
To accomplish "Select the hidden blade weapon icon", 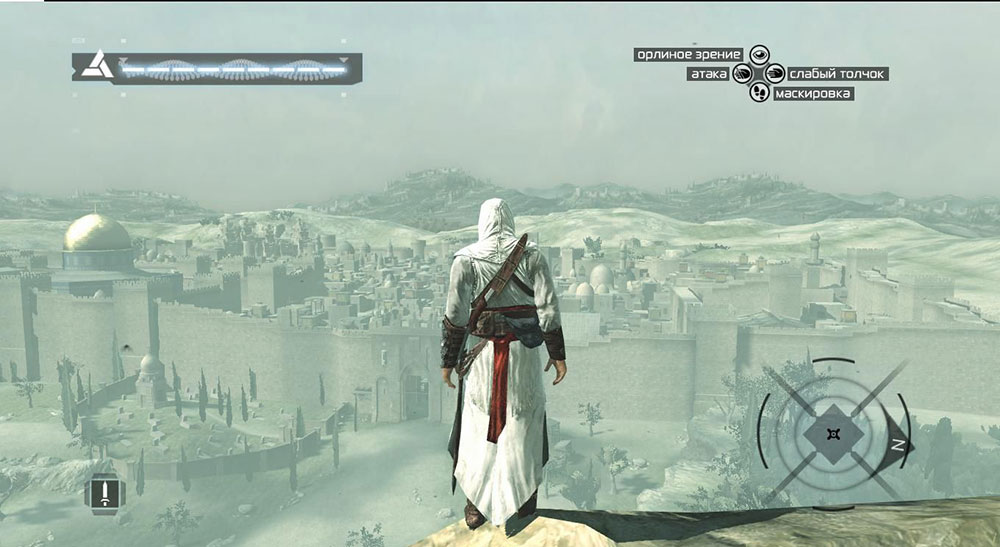I will [x=104, y=492].
